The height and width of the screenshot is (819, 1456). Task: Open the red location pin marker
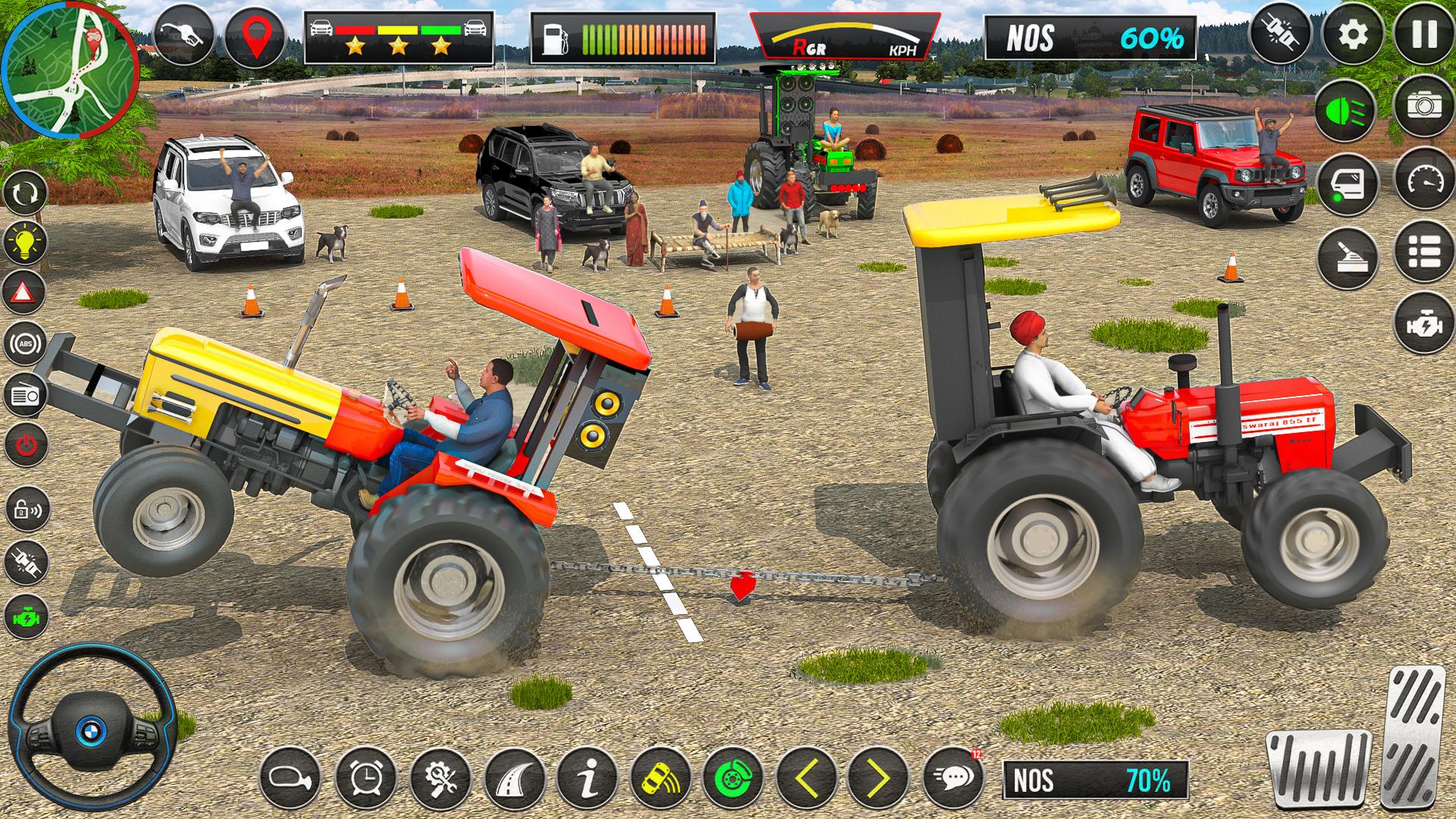coord(256,36)
